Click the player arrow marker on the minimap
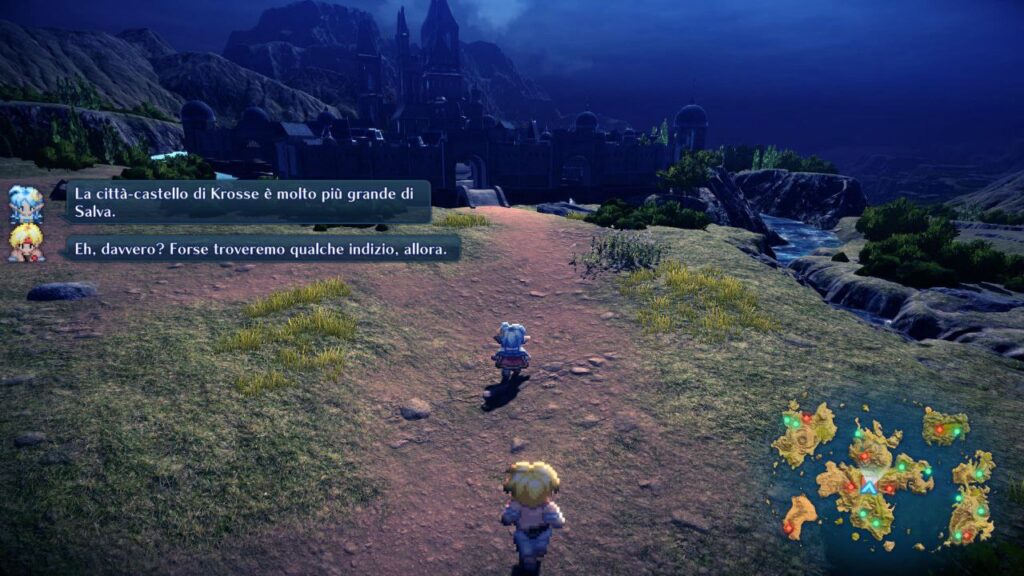Image resolution: width=1024 pixels, height=576 pixels. 869,487
